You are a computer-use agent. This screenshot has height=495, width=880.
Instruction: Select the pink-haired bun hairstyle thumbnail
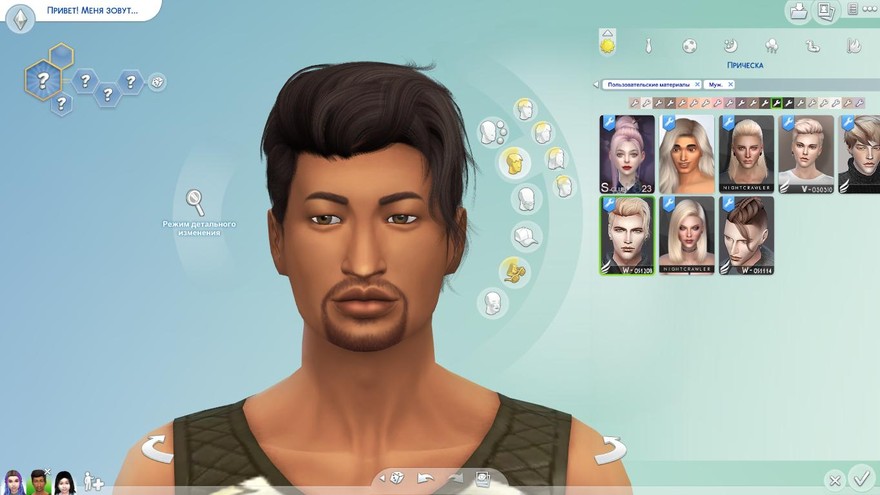point(627,154)
